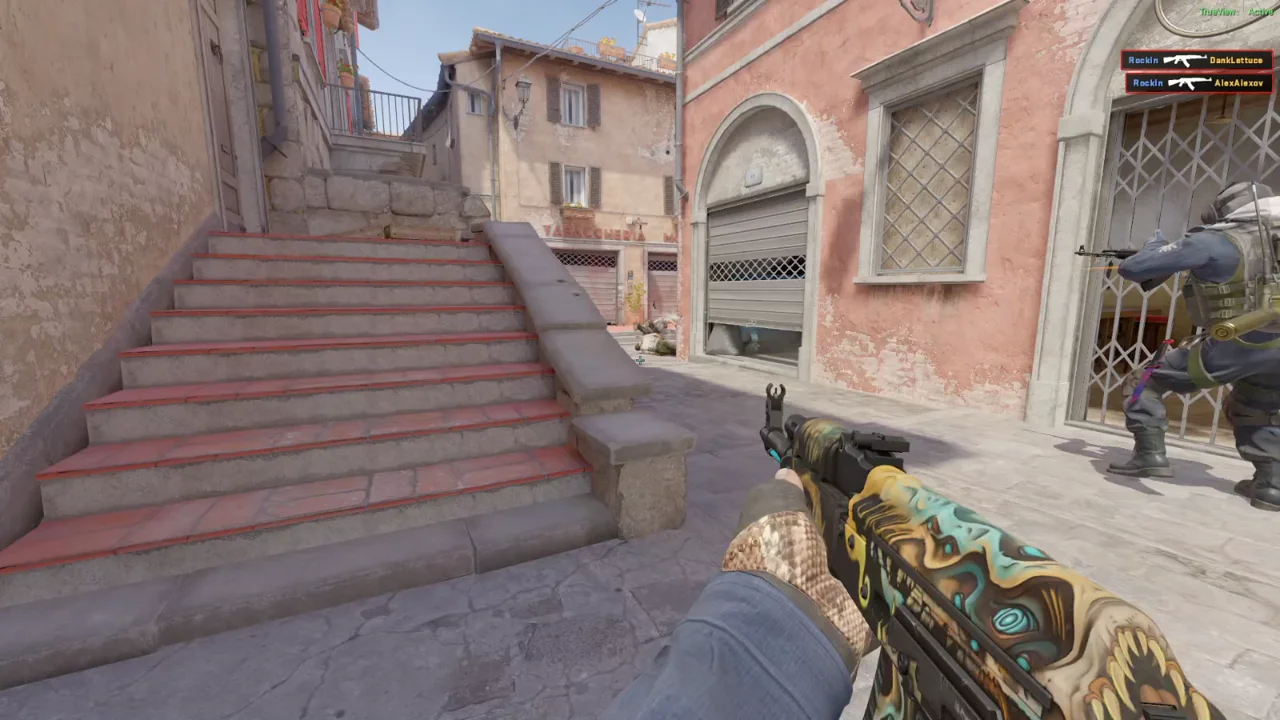The width and height of the screenshot is (1280, 720).
Task: Click the front sight post of the AK-47
Action: click(776, 393)
